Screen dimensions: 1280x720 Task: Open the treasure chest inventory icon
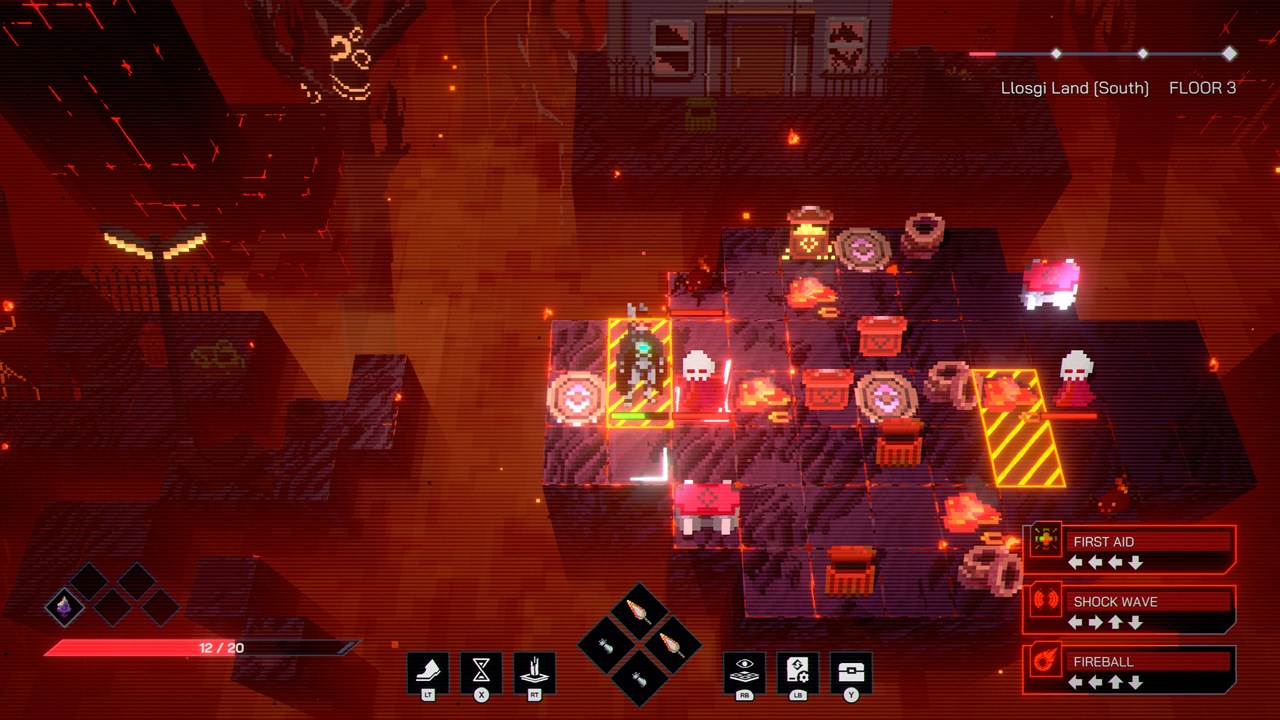(851, 671)
